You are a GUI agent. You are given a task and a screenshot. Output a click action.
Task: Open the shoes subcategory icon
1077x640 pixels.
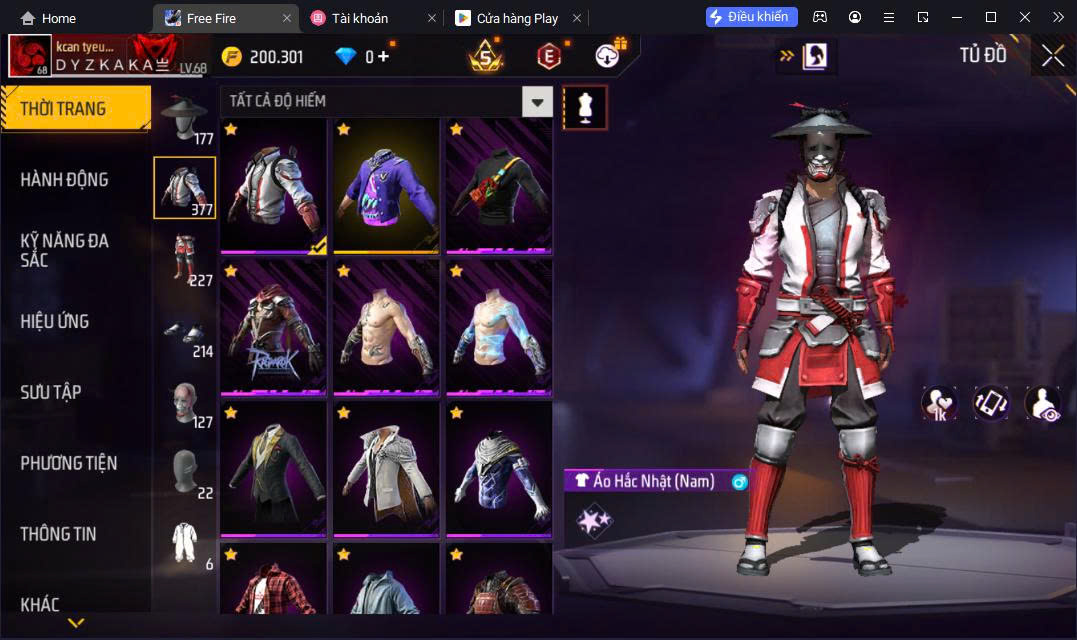pos(184,331)
